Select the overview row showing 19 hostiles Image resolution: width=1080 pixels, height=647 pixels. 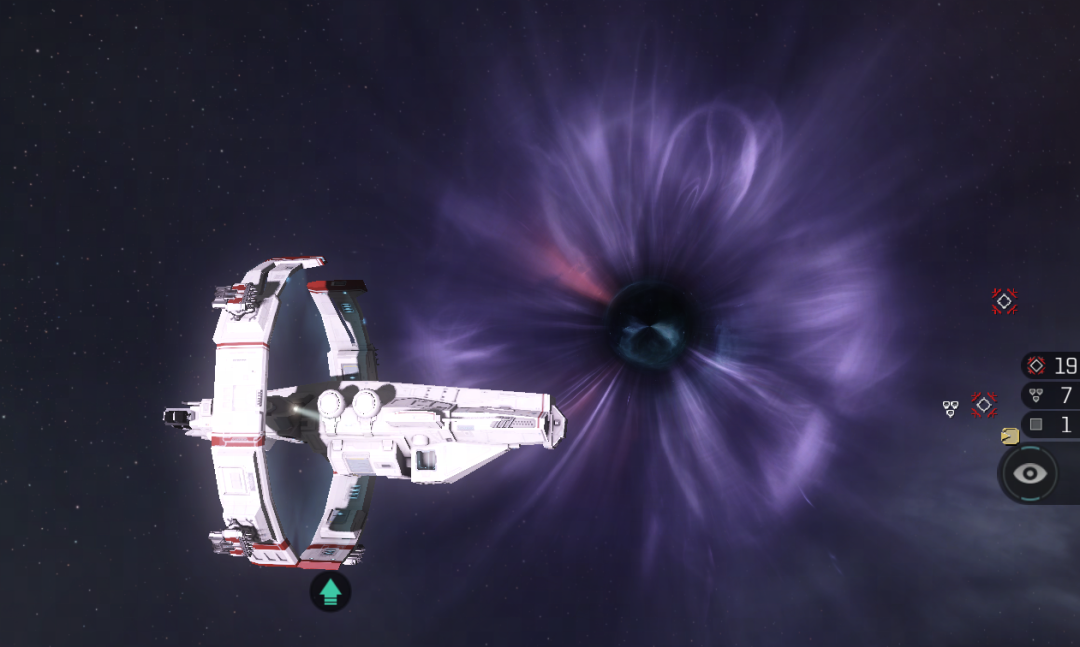tap(1050, 365)
